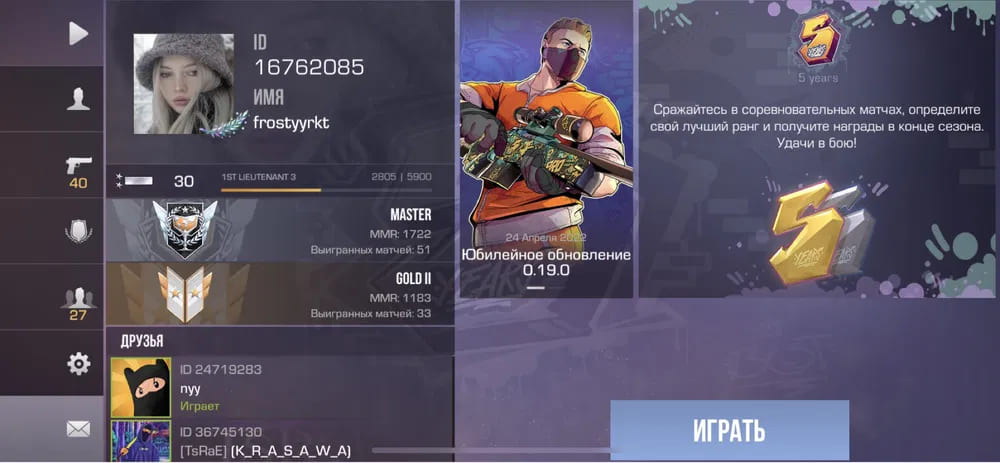The image size is (1000, 463).
Task: Open the 5 years season rewards panel
Action: (x=818, y=150)
